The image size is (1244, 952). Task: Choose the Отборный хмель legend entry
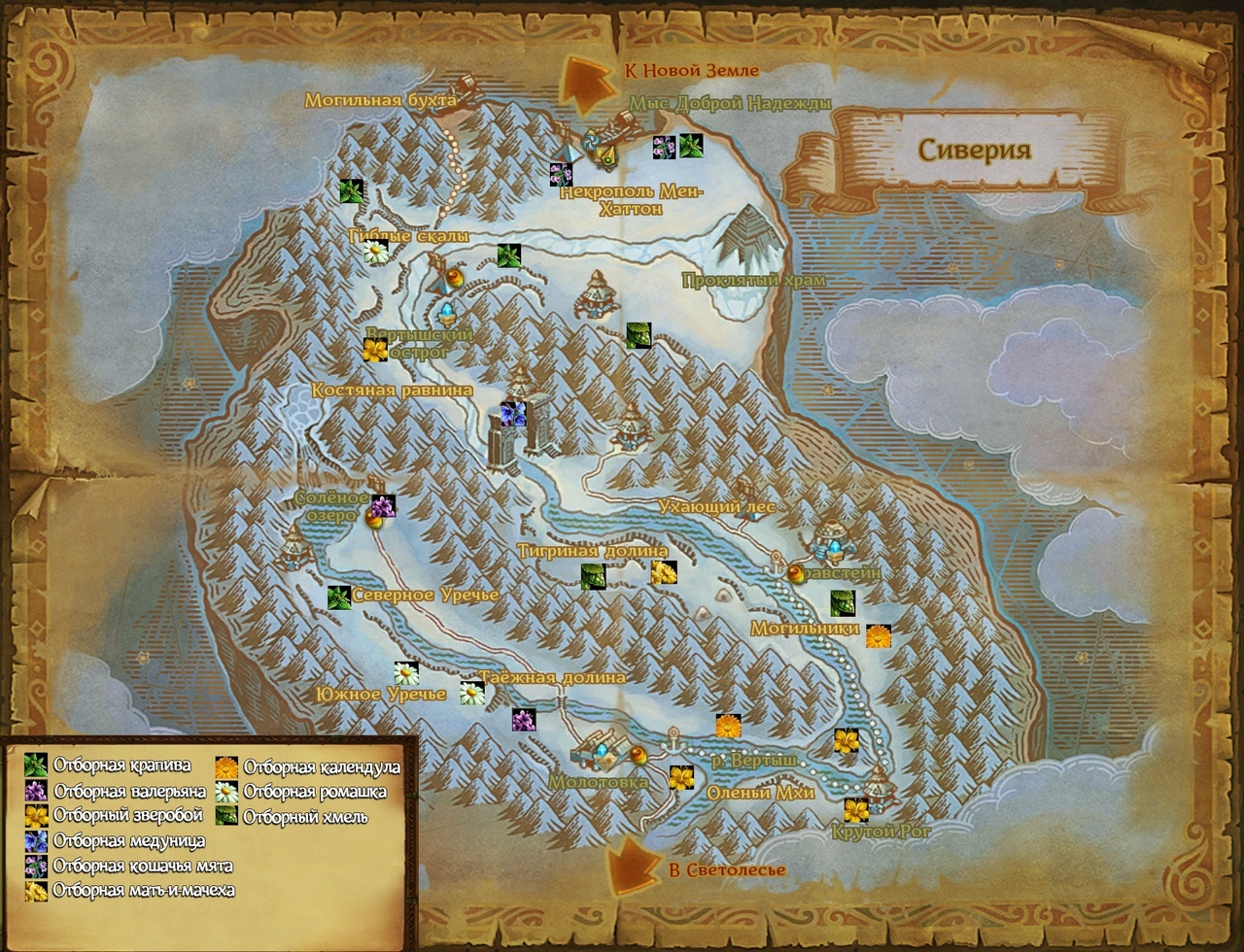226,816
